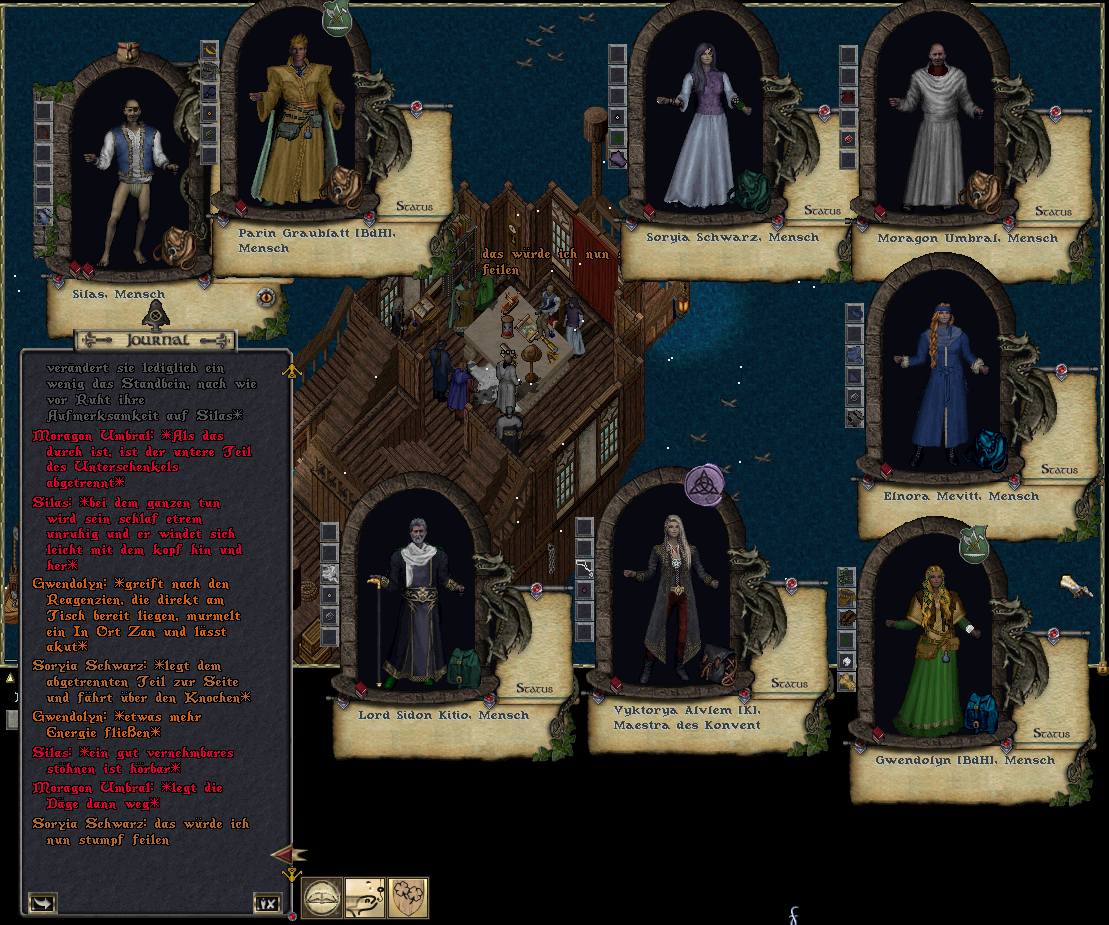
Task: Open Vyktorya's dark backpack
Action: (x=718, y=664)
